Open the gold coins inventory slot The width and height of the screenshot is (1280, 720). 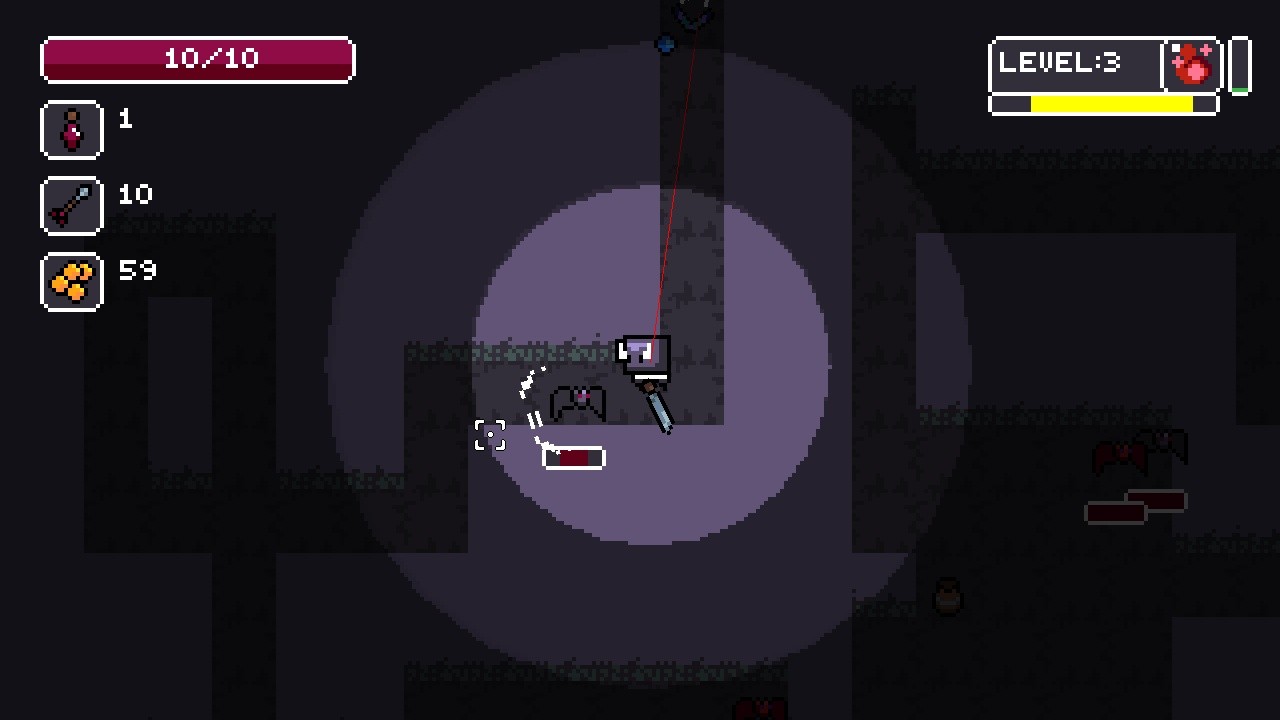[71, 281]
